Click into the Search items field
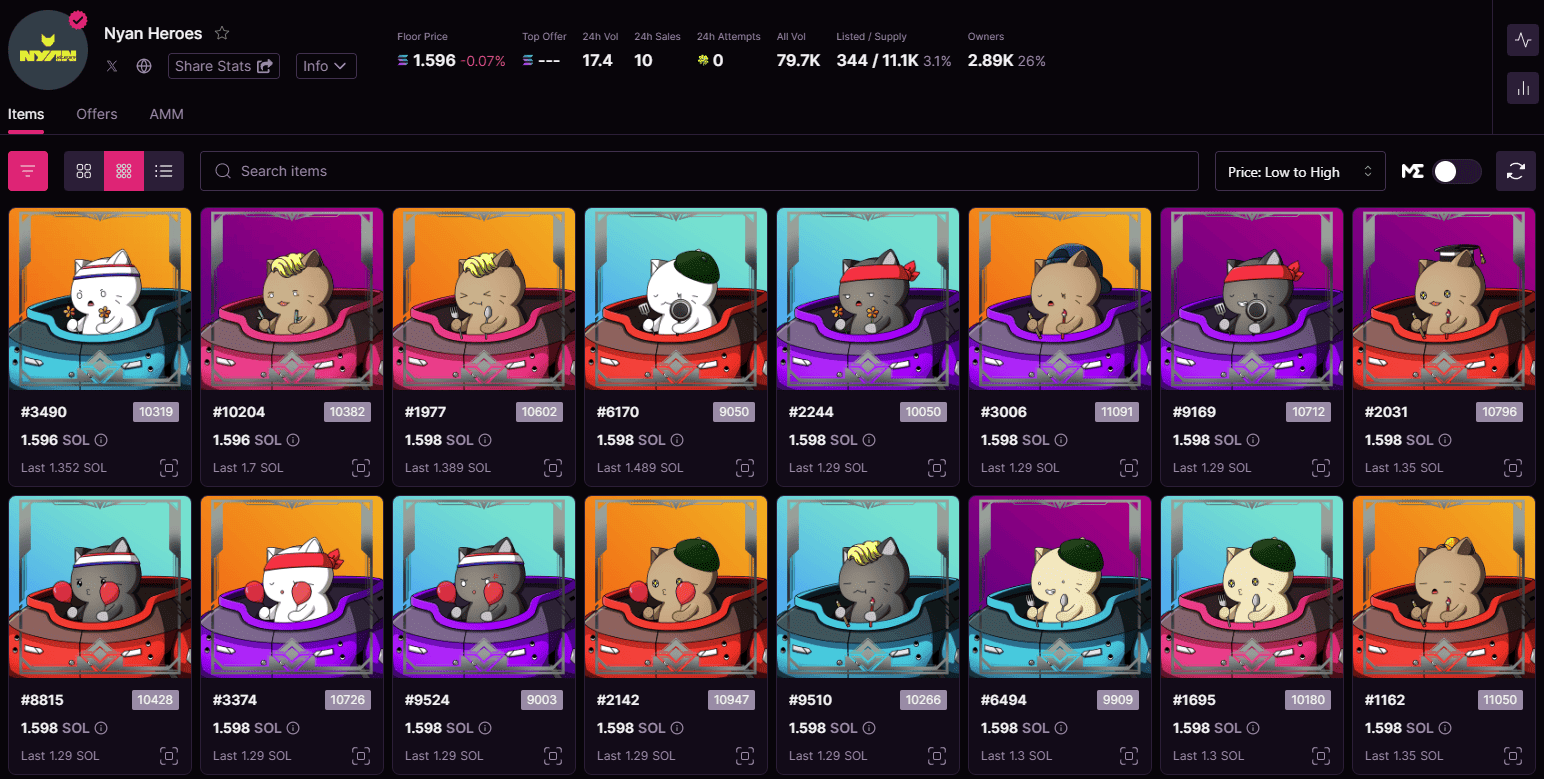1544x779 pixels. pyautogui.click(x=698, y=170)
